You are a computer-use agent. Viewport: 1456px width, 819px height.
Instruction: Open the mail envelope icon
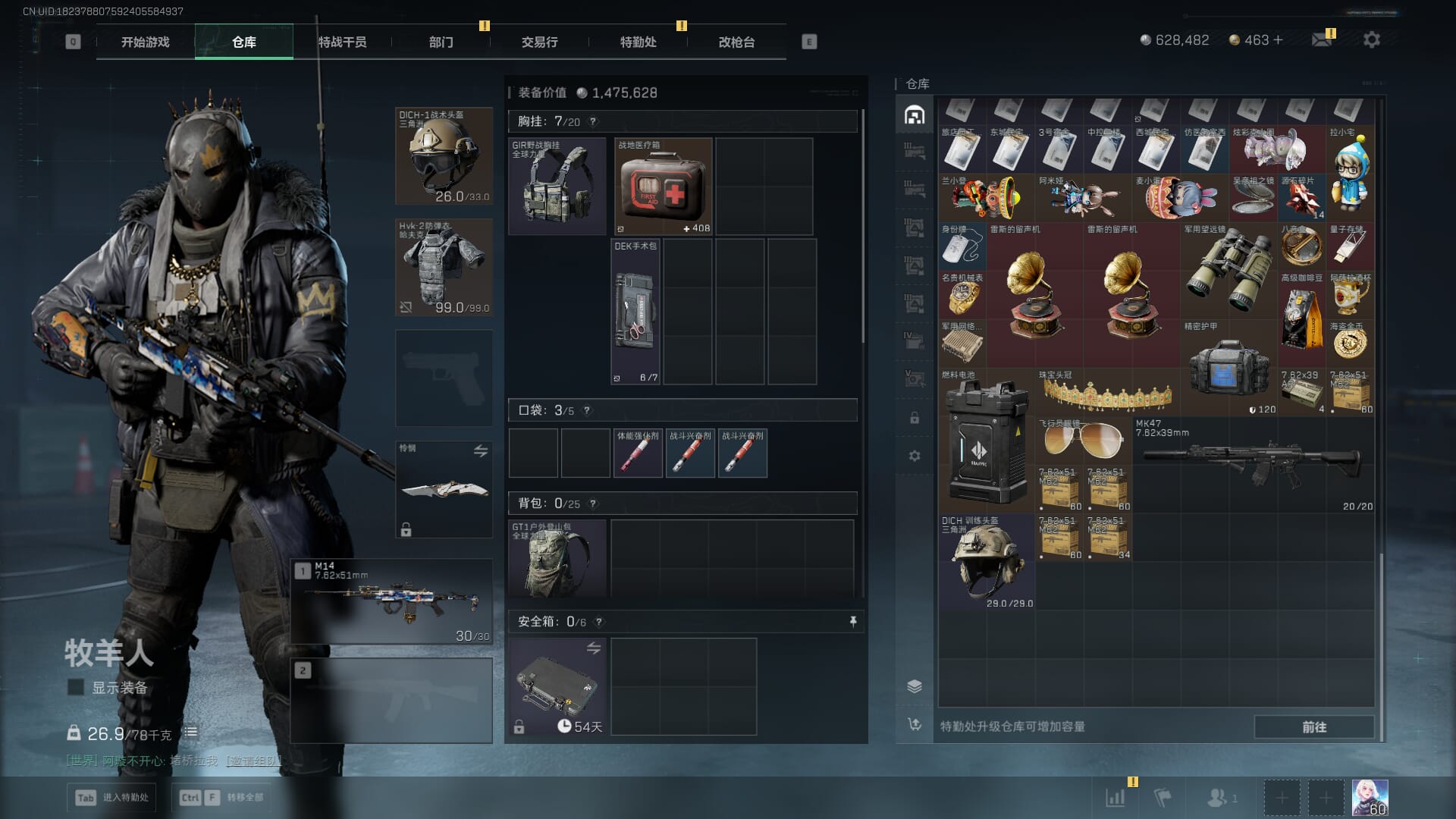click(1322, 39)
